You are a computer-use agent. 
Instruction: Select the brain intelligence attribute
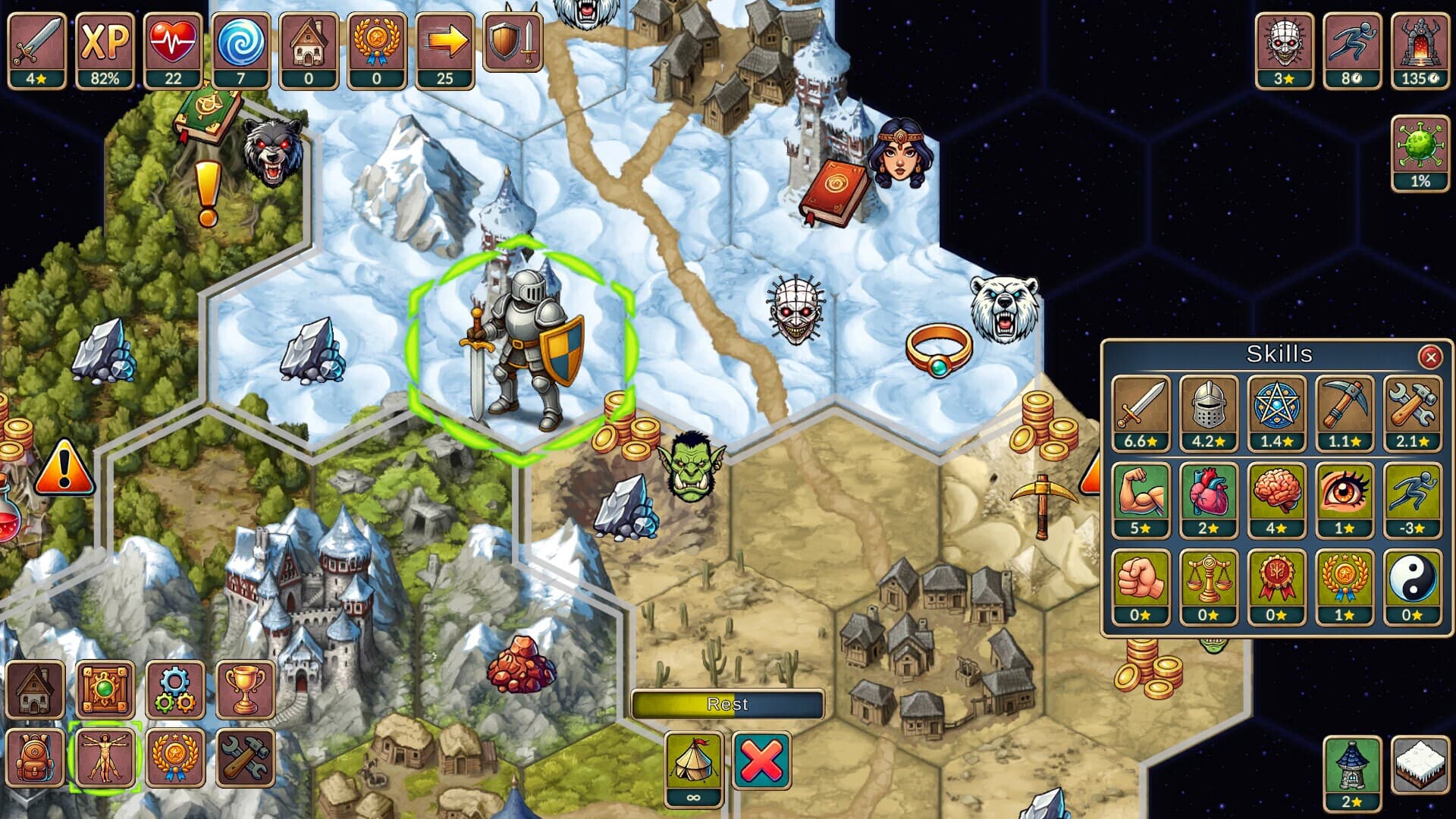point(1276,500)
